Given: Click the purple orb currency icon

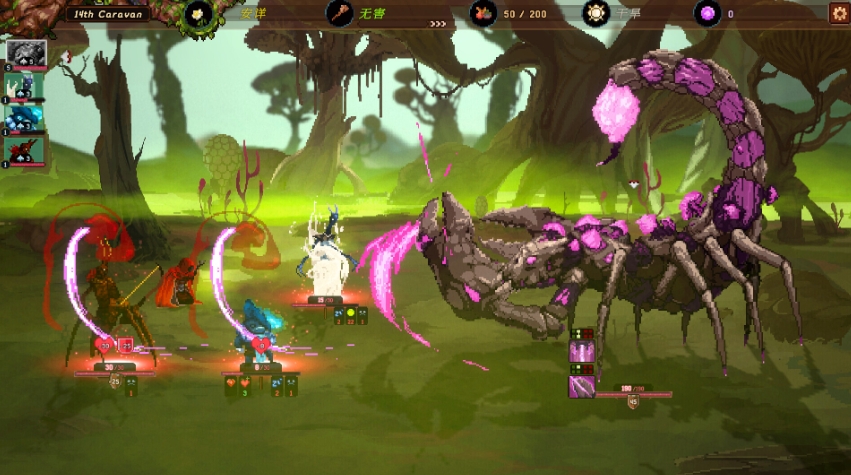Looking at the screenshot, I should click(x=707, y=14).
